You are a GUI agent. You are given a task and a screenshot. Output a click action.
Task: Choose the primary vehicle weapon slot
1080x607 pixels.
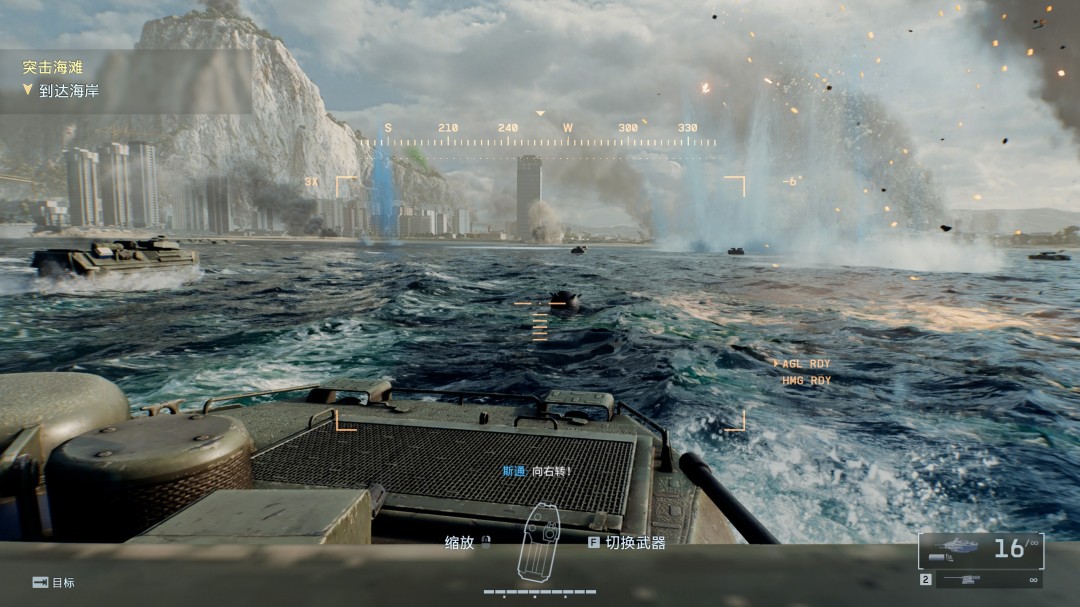[x=980, y=549]
